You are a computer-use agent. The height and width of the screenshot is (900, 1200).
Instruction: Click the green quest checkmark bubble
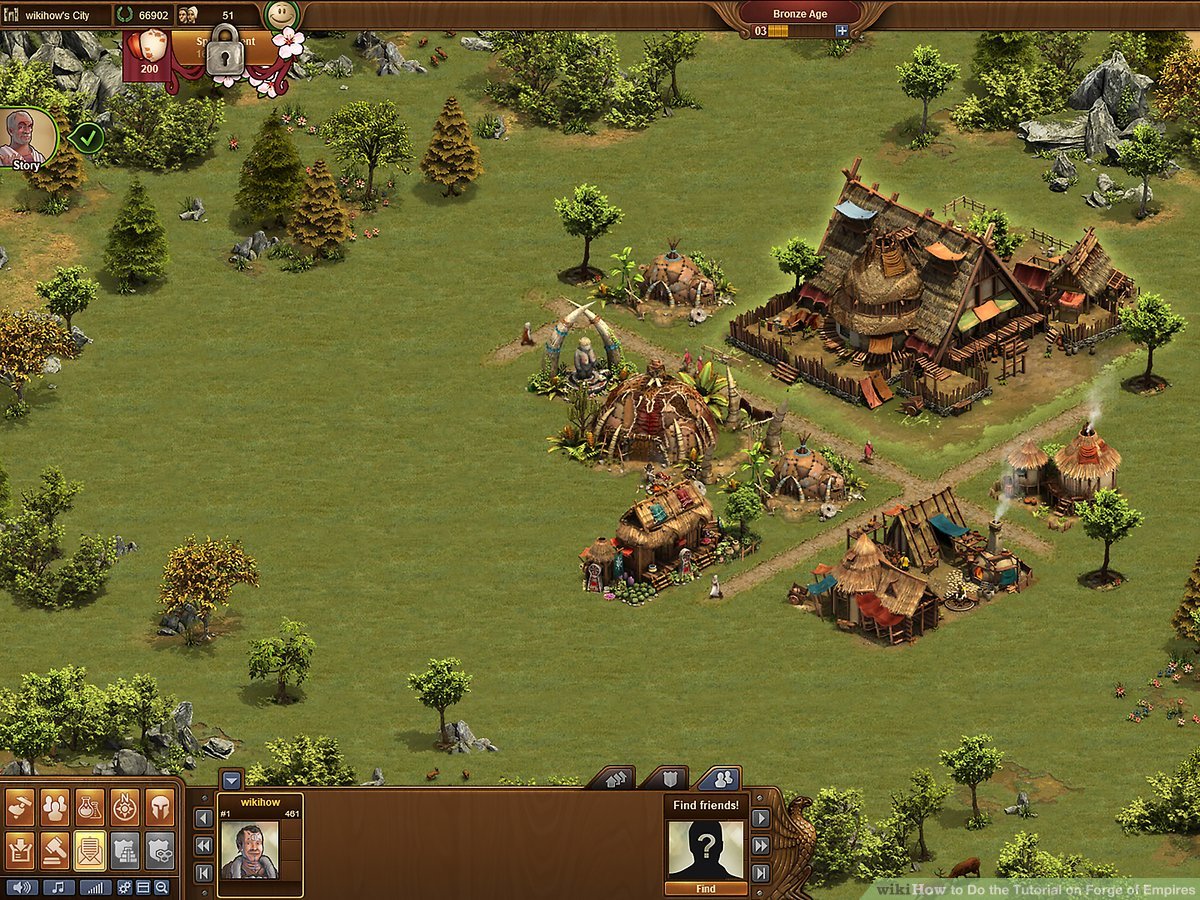pos(88,137)
